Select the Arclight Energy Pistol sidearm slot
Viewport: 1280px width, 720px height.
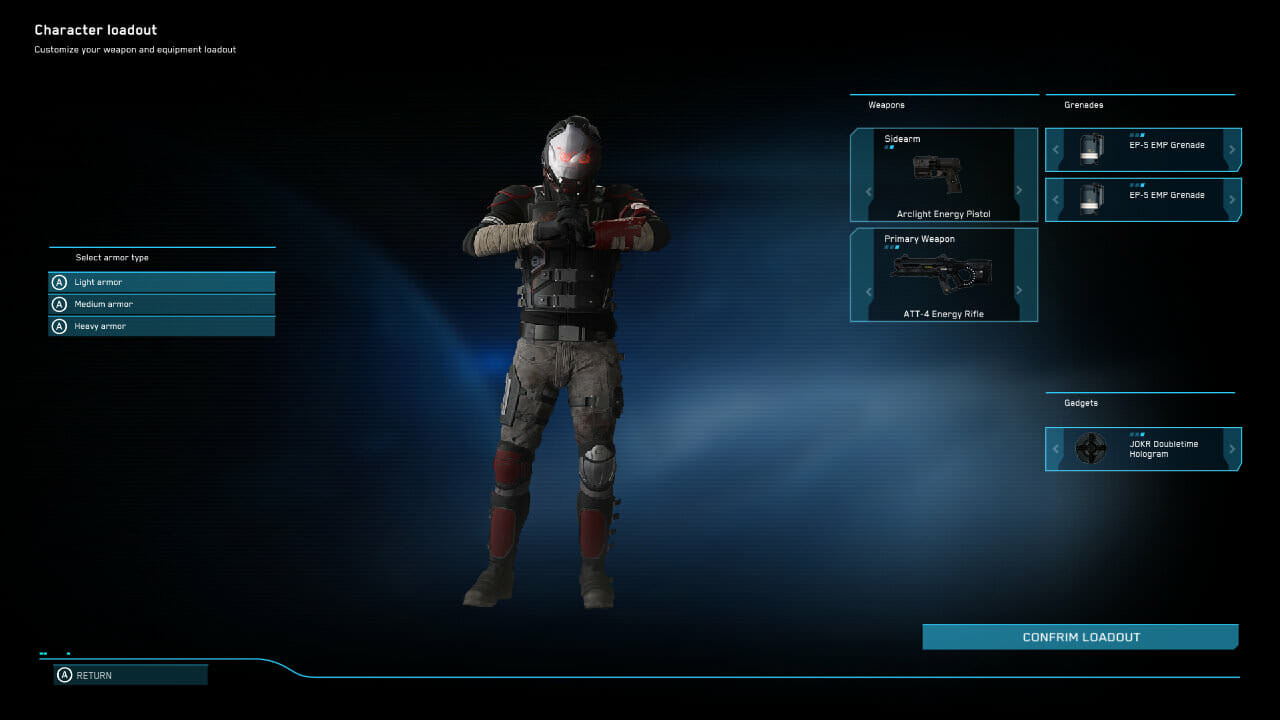tap(943, 176)
